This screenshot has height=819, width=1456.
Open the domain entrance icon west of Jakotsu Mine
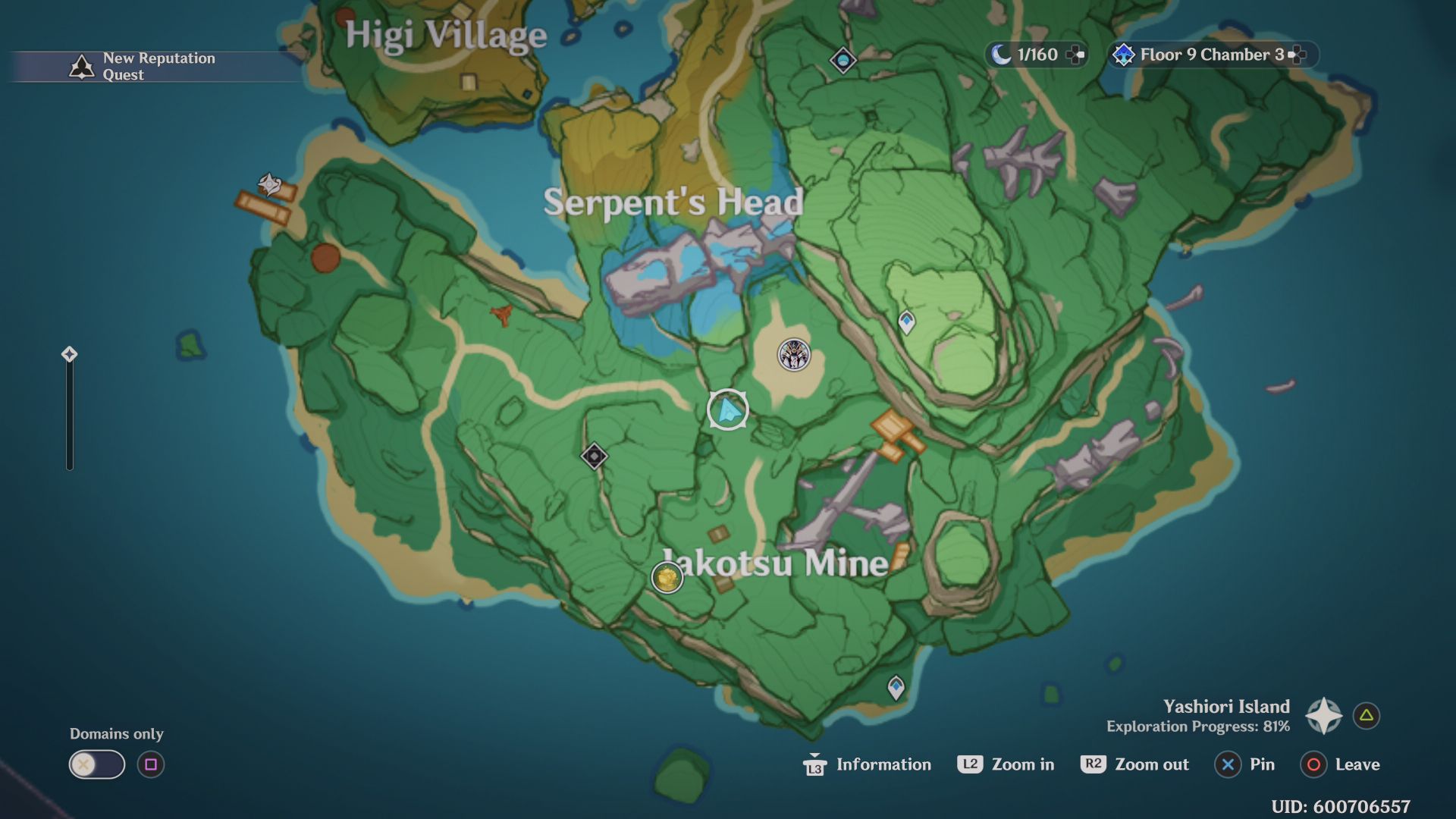pyautogui.click(x=594, y=456)
